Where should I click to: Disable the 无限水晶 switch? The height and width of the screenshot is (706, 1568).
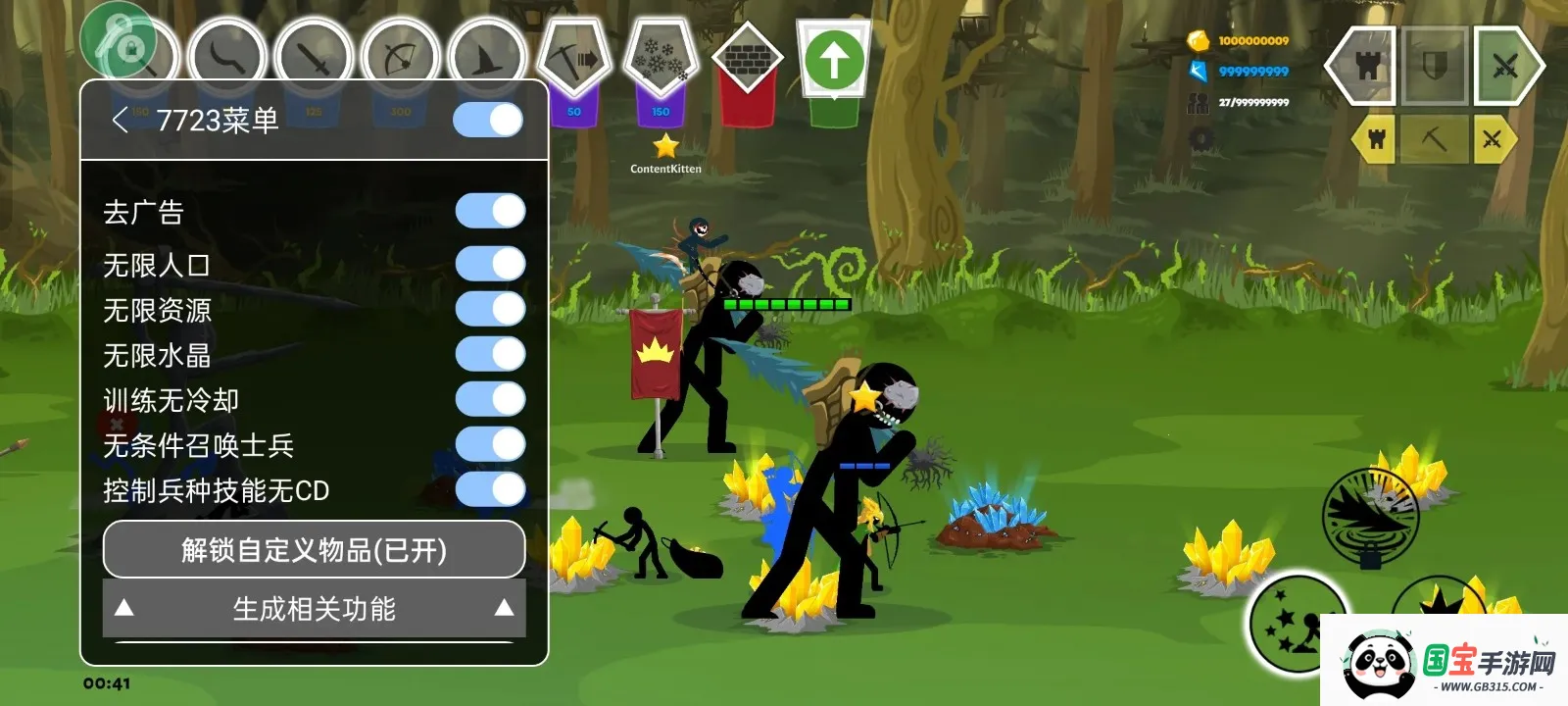pyautogui.click(x=490, y=354)
